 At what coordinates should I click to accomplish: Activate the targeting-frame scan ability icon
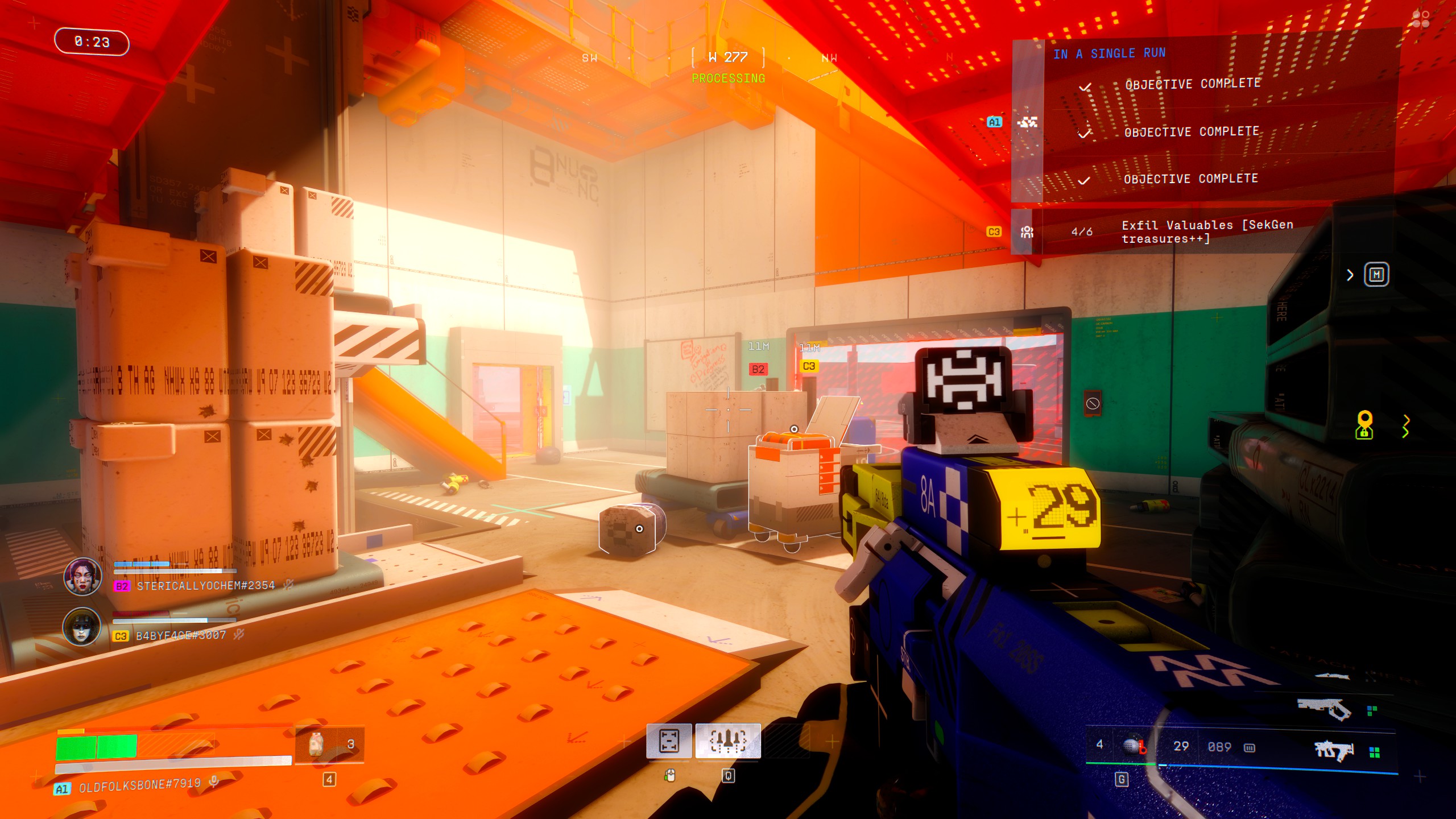tap(669, 741)
